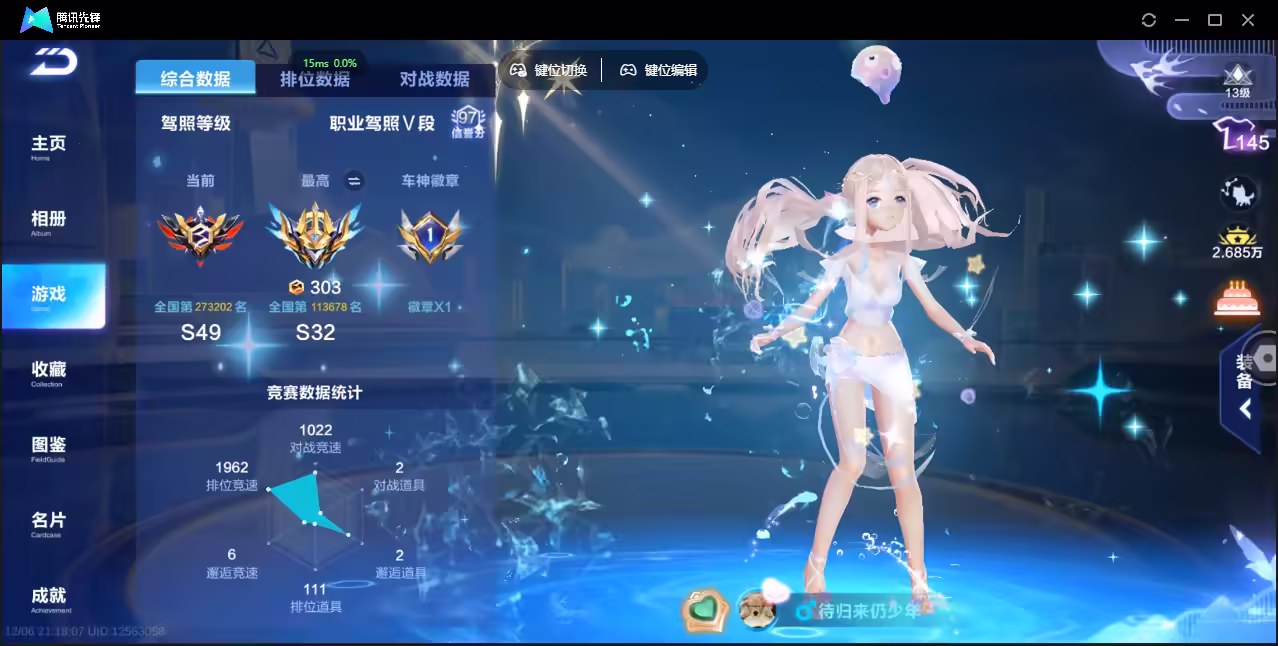Switch to the 综合数据 tab
Screen dimensions: 1278x646
(x=195, y=79)
